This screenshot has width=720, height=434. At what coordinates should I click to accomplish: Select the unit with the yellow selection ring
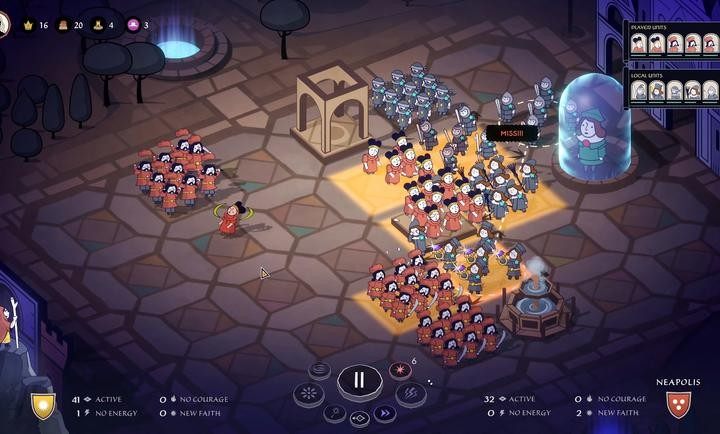(x=232, y=218)
